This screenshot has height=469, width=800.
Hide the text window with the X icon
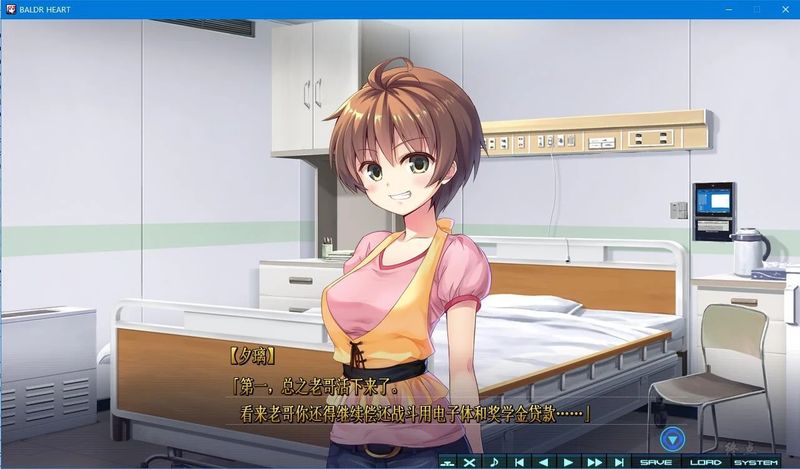pyautogui.click(x=469, y=462)
